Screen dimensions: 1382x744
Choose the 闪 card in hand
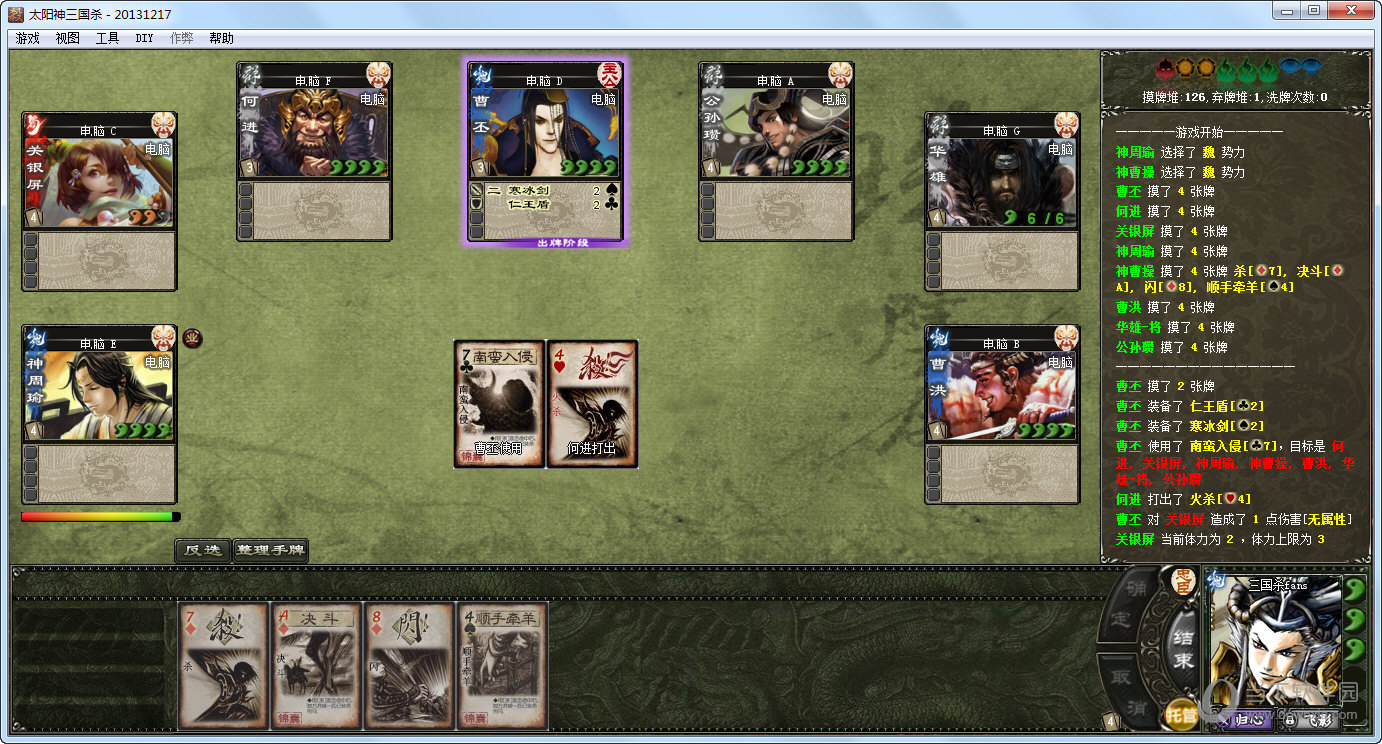coord(409,665)
